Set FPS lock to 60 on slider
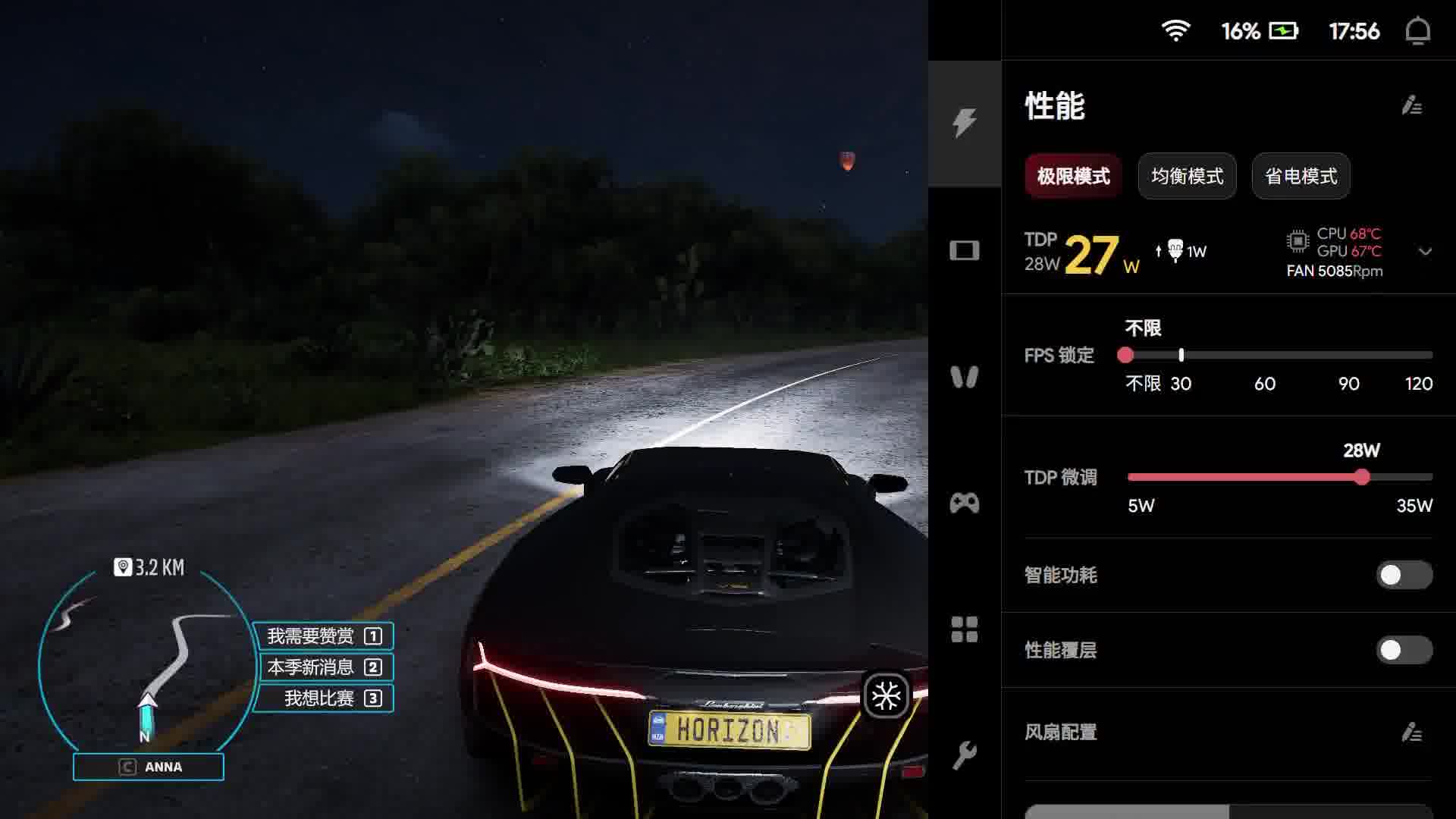Image resolution: width=1456 pixels, height=819 pixels. (1265, 355)
